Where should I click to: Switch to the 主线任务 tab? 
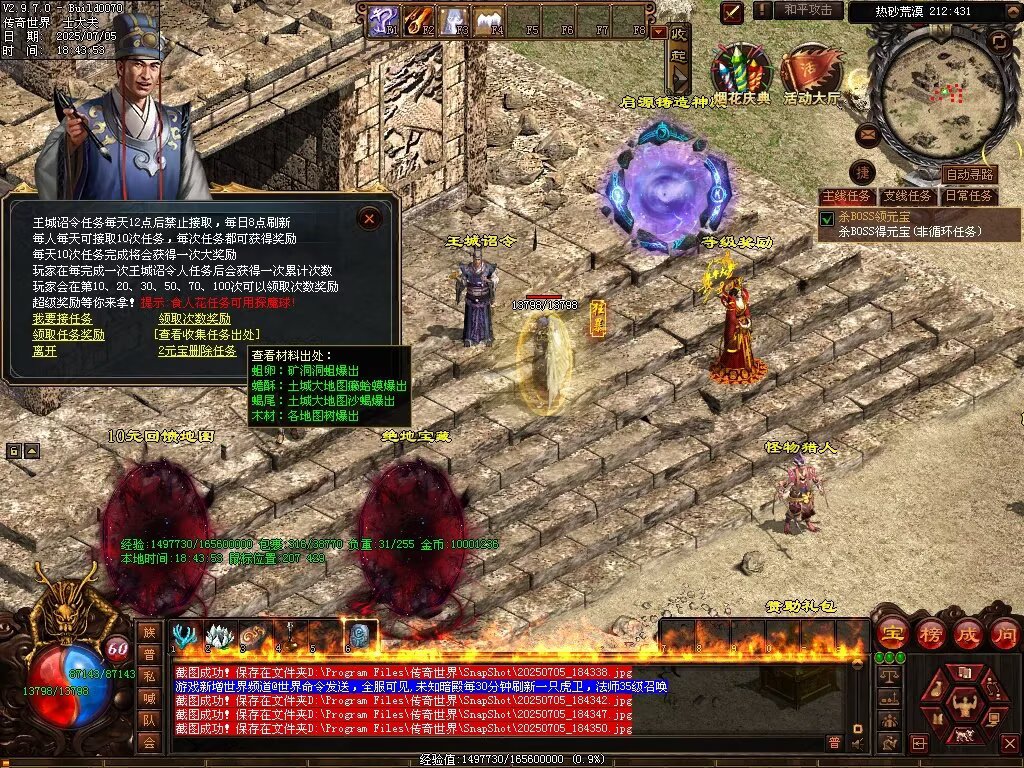point(846,196)
